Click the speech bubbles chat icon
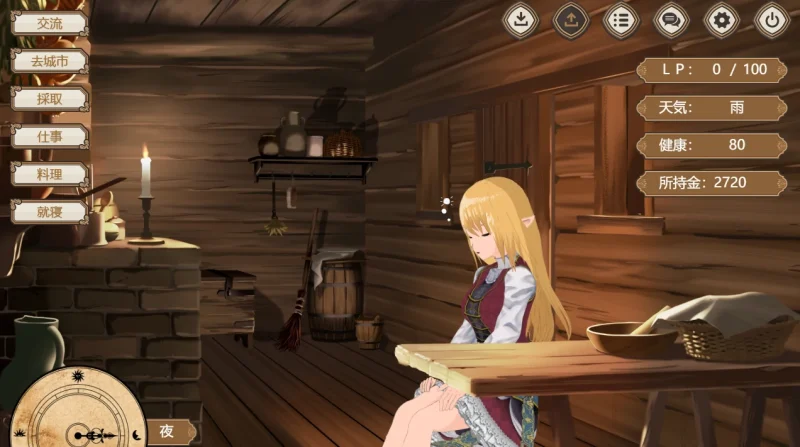This screenshot has height=447, width=800. pos(671,19)
